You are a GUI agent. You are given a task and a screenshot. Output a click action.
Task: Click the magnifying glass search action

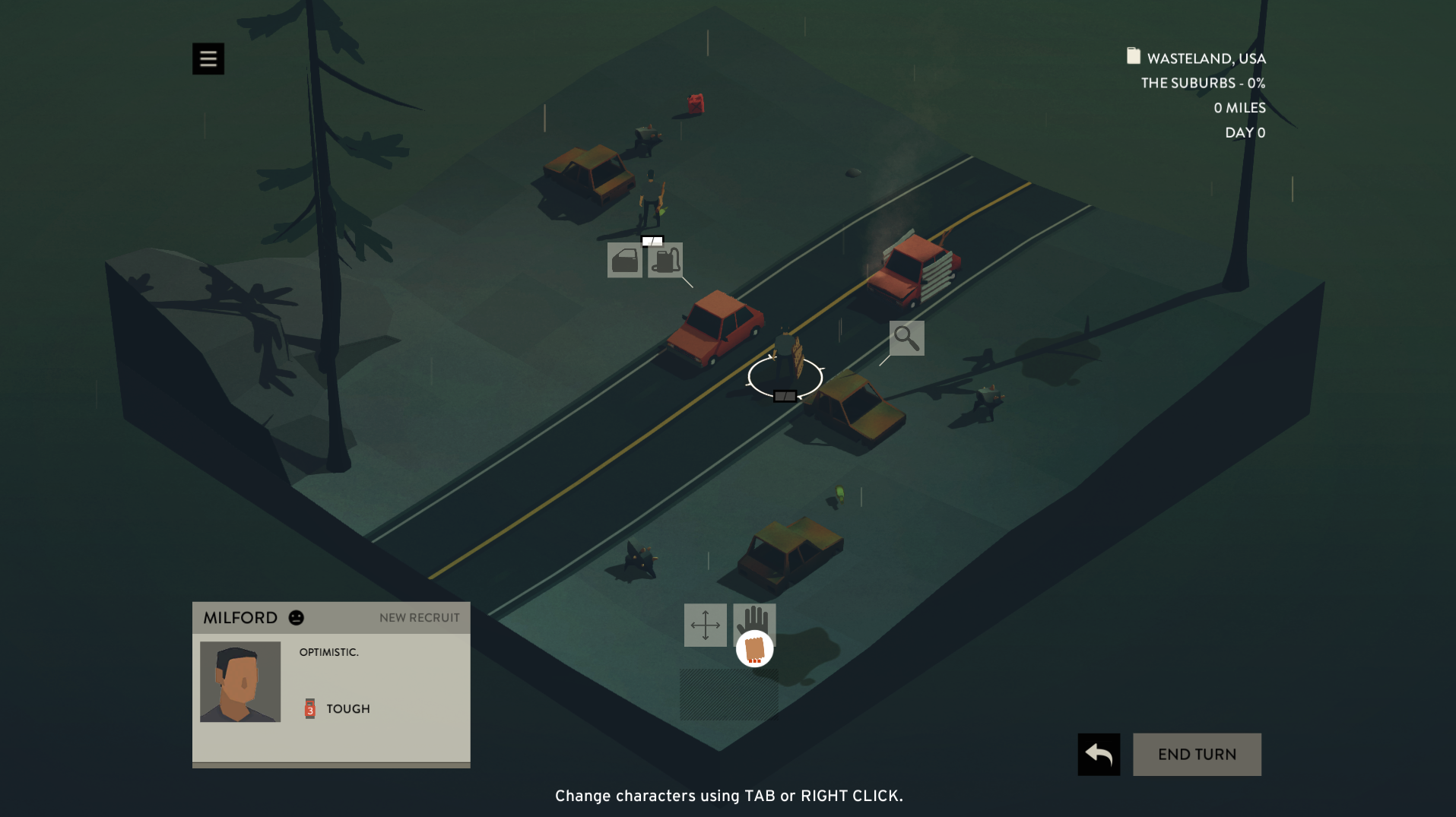906,338
